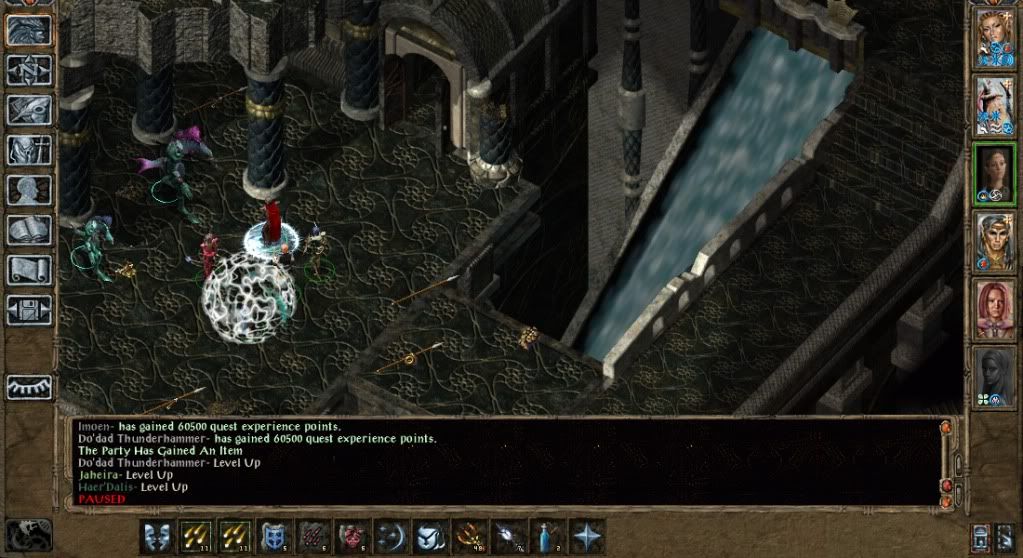Open the inventory screen with the armor button
Image resolution: width=1023 pixels, height=558 pixels.
point(29,149)
